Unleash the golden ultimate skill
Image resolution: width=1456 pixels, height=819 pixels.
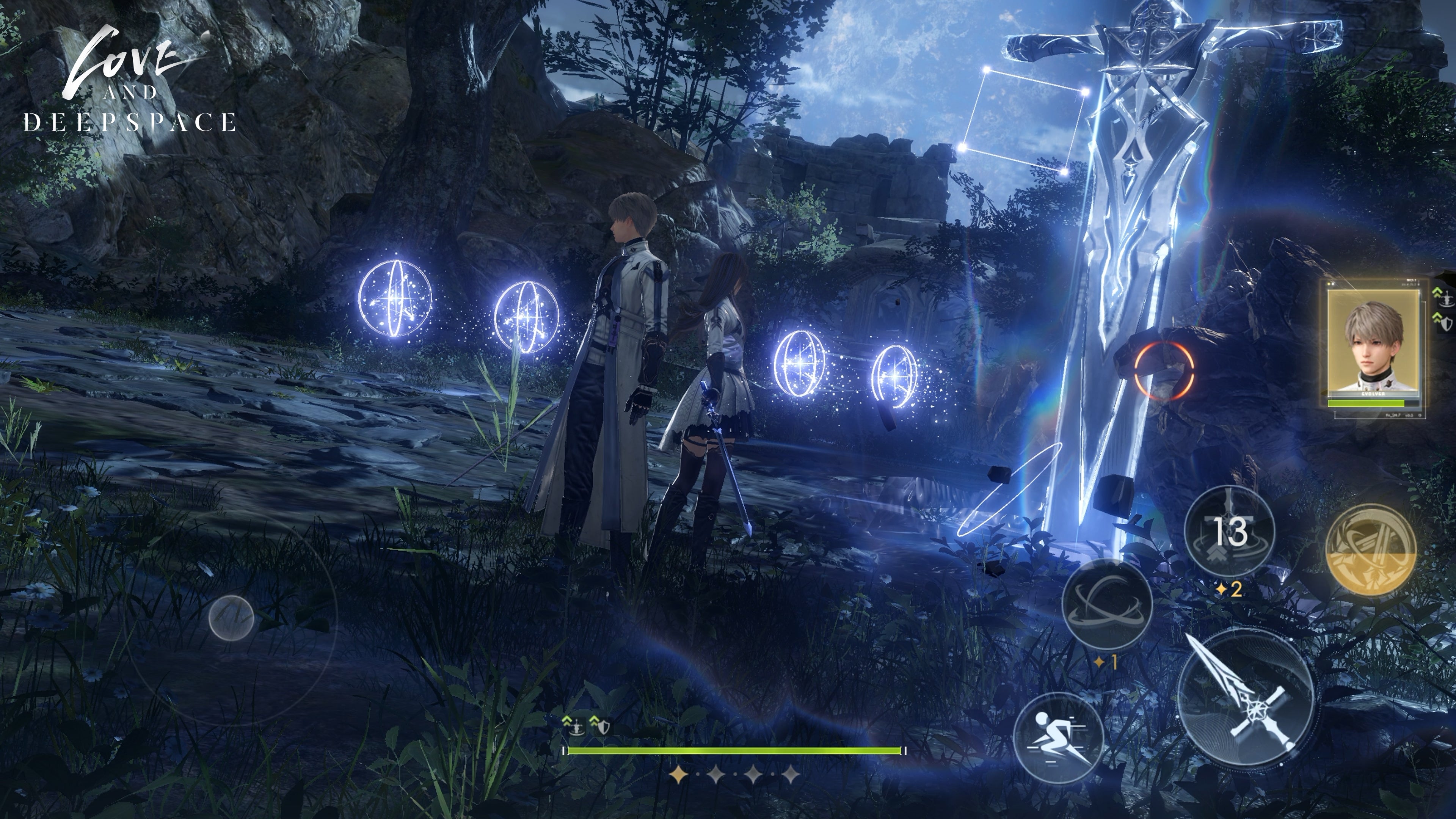point(1370,549)
